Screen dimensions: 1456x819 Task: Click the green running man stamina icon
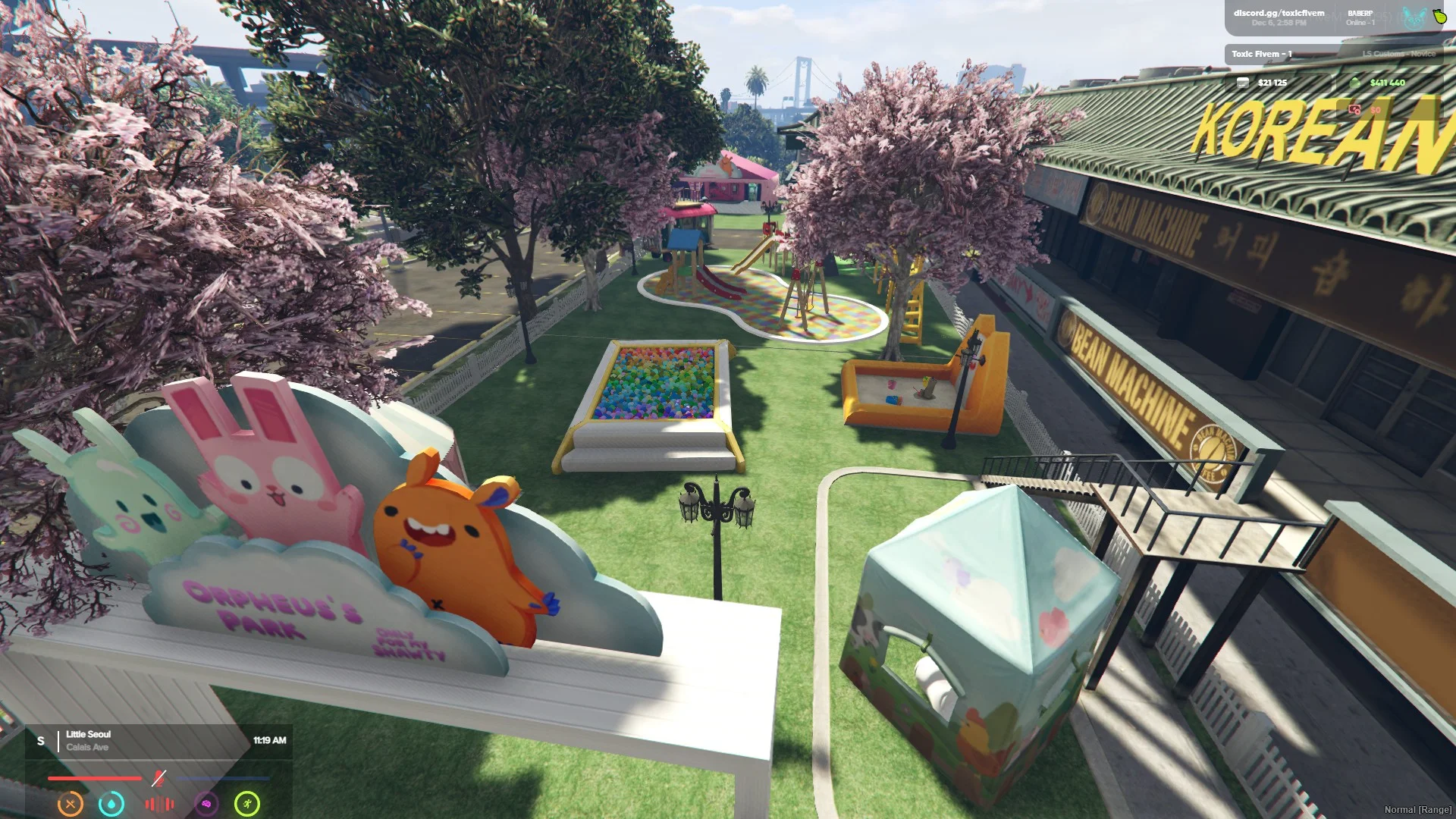click(x=247, y=804)
